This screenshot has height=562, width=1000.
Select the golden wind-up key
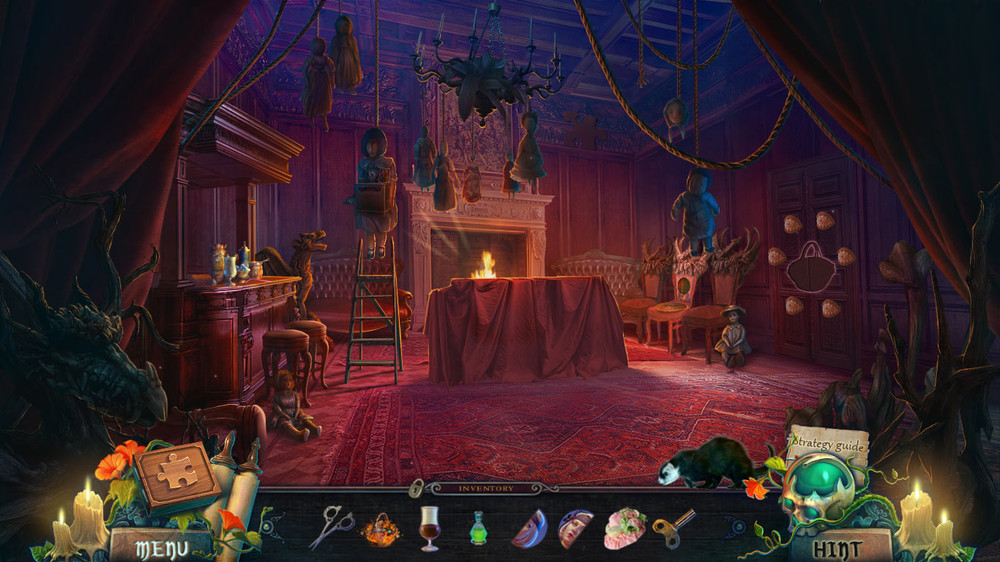pyautogui.click(x=672, y=527)
